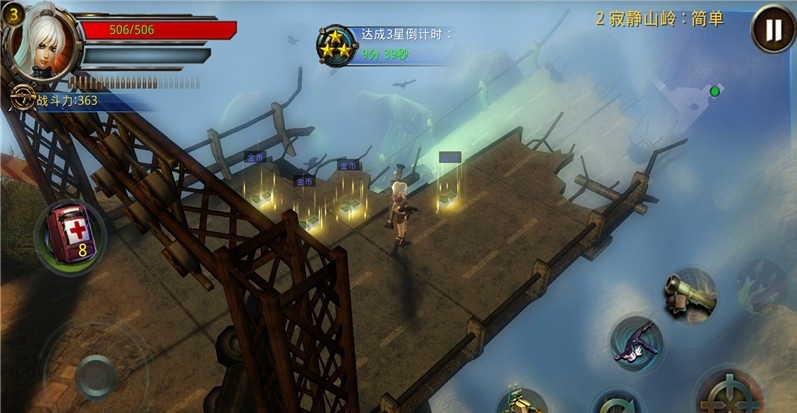The width and height of the screenshot is (797, 413).
Task: Fire the rocket launcher skill
Action: [x=689, y=291]
